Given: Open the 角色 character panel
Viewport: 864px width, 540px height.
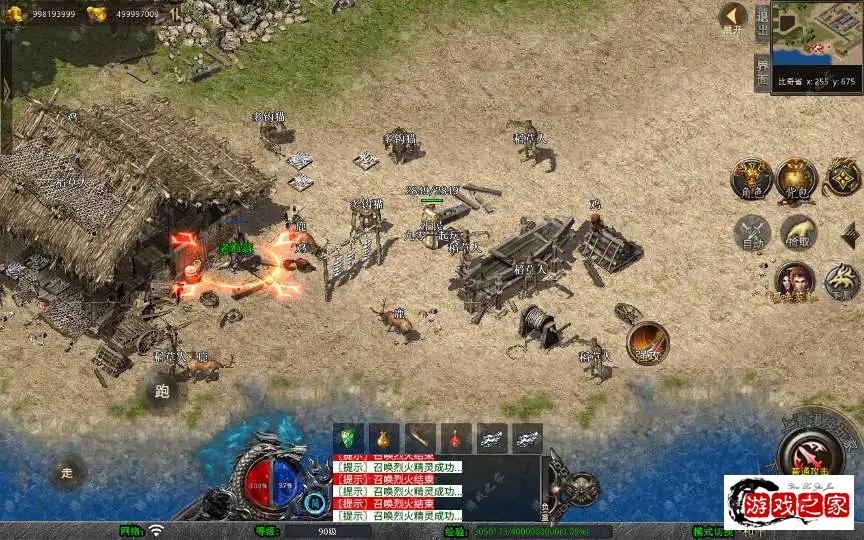Looking at the screenshot, I should point(750,178).
